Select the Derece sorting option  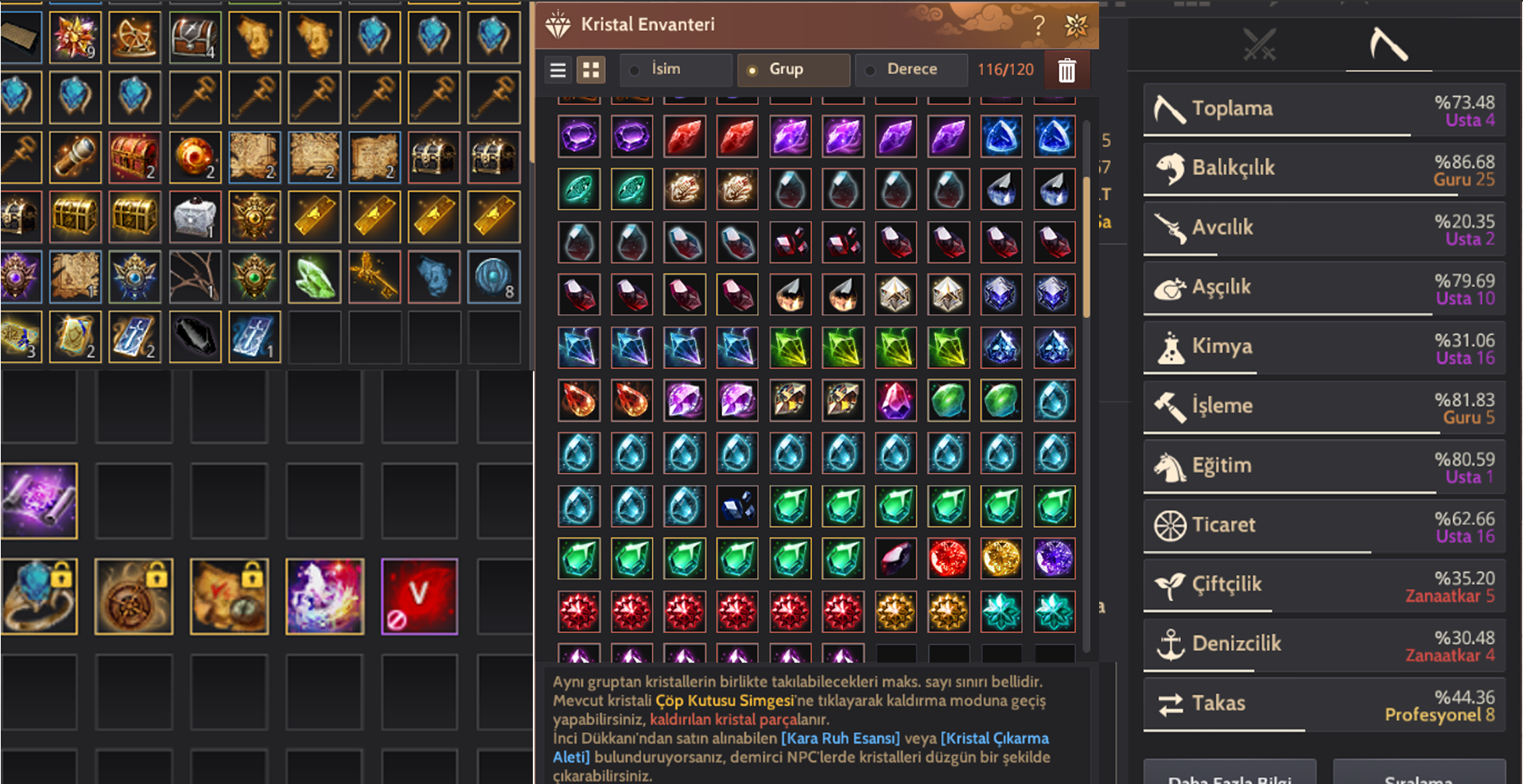(x=870, y=70)
